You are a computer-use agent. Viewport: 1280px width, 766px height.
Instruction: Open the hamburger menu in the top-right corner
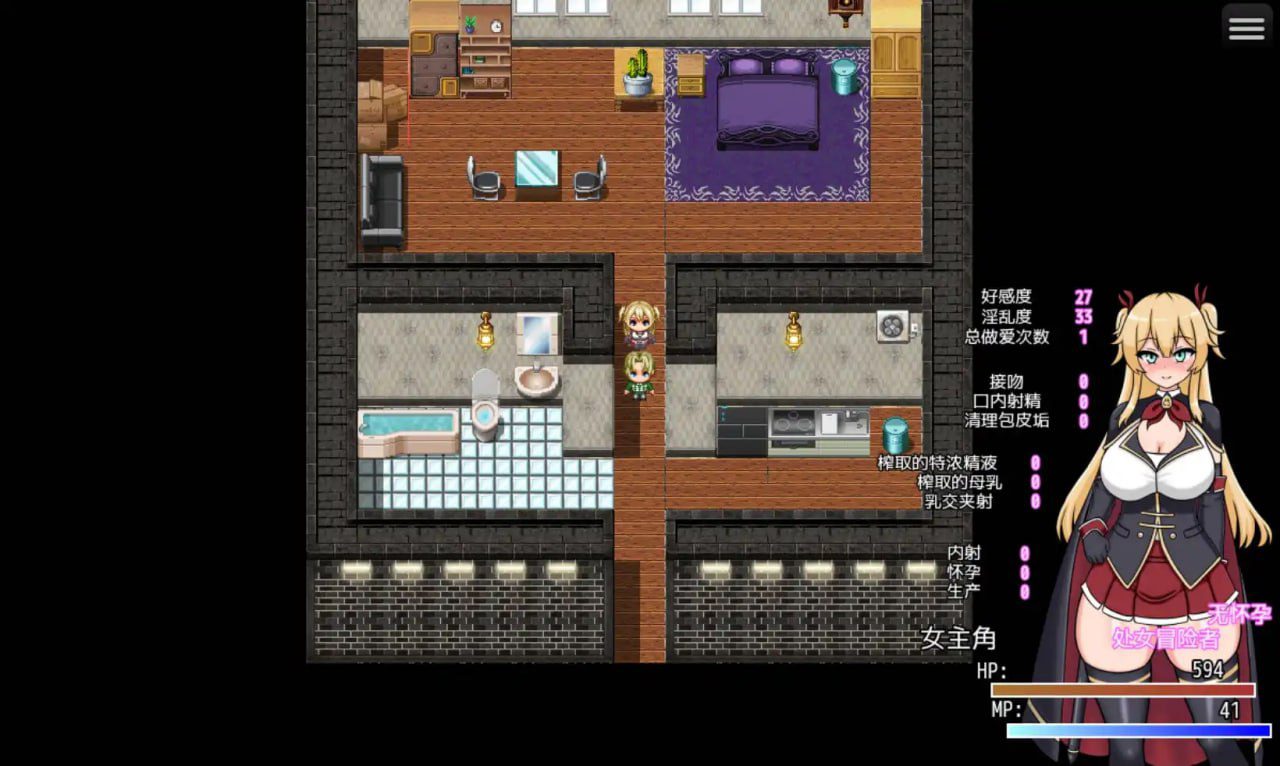1245,27
